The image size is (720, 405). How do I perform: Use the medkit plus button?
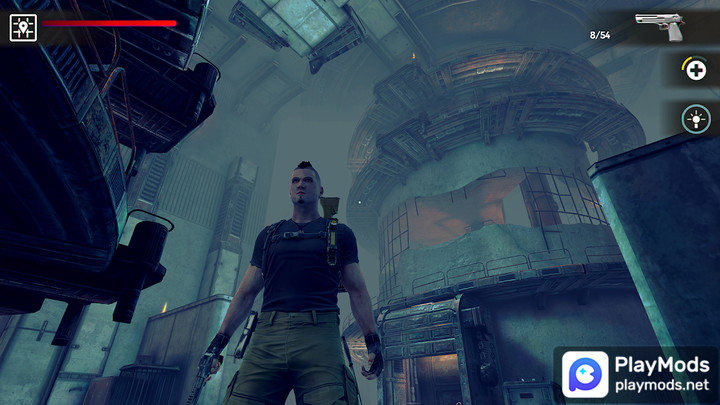click(x=695, y=70)
